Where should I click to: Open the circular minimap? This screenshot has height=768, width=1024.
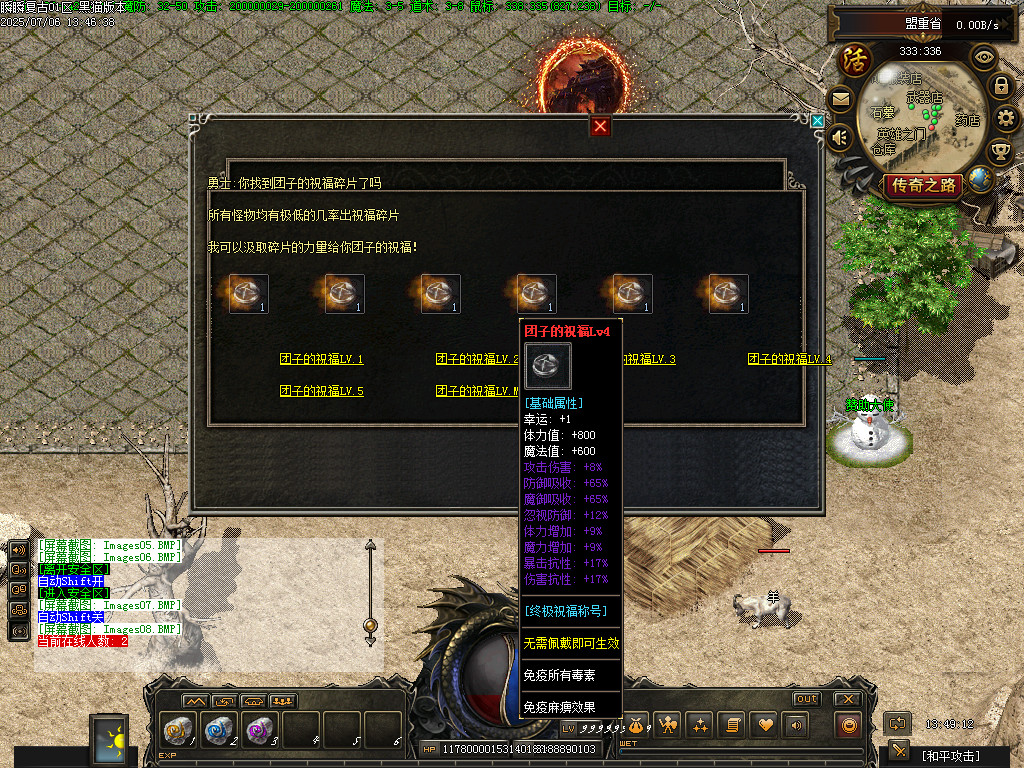(x=920, y=115)
